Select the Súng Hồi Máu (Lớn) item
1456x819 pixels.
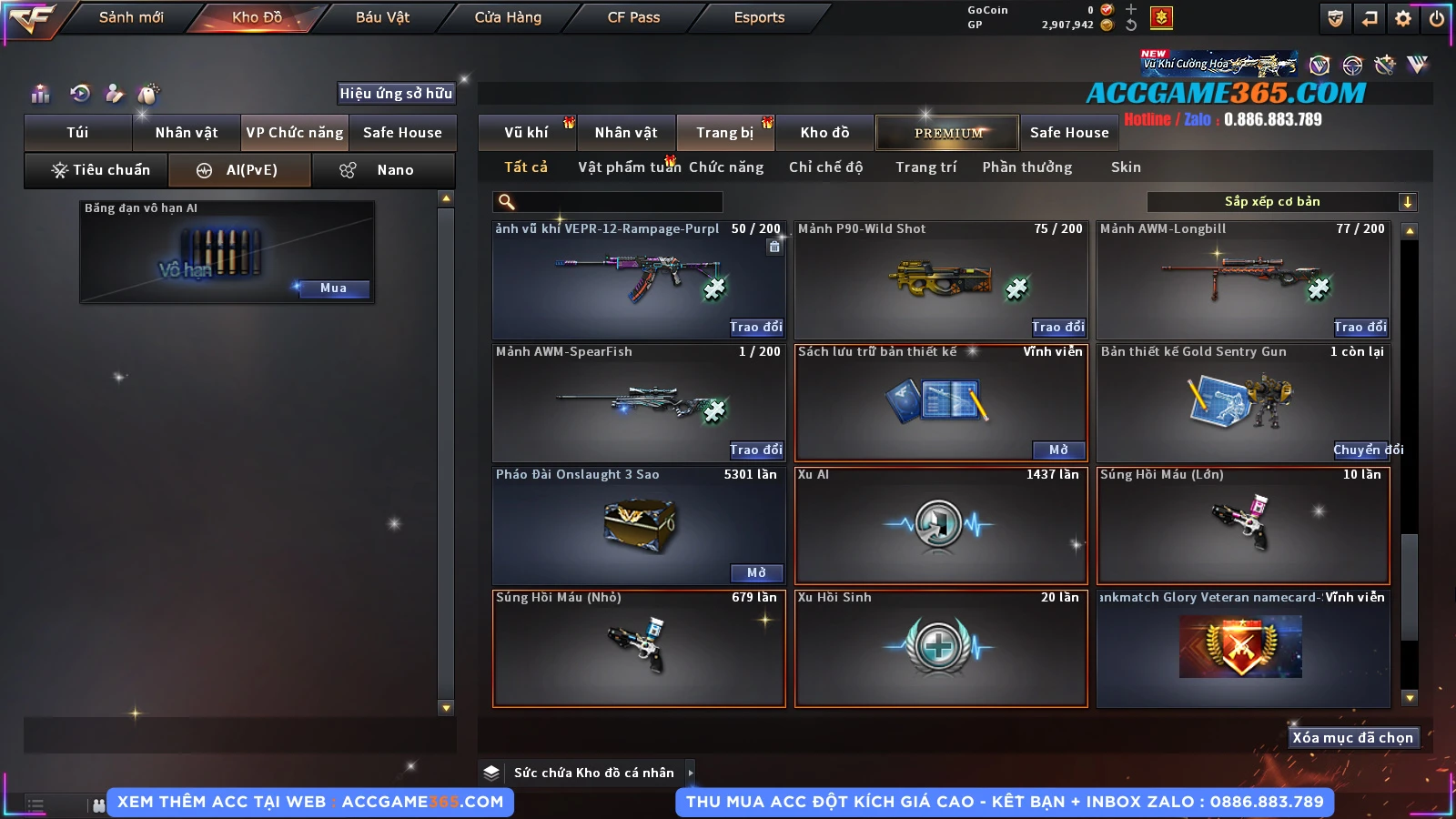(x=1243, y=525)
